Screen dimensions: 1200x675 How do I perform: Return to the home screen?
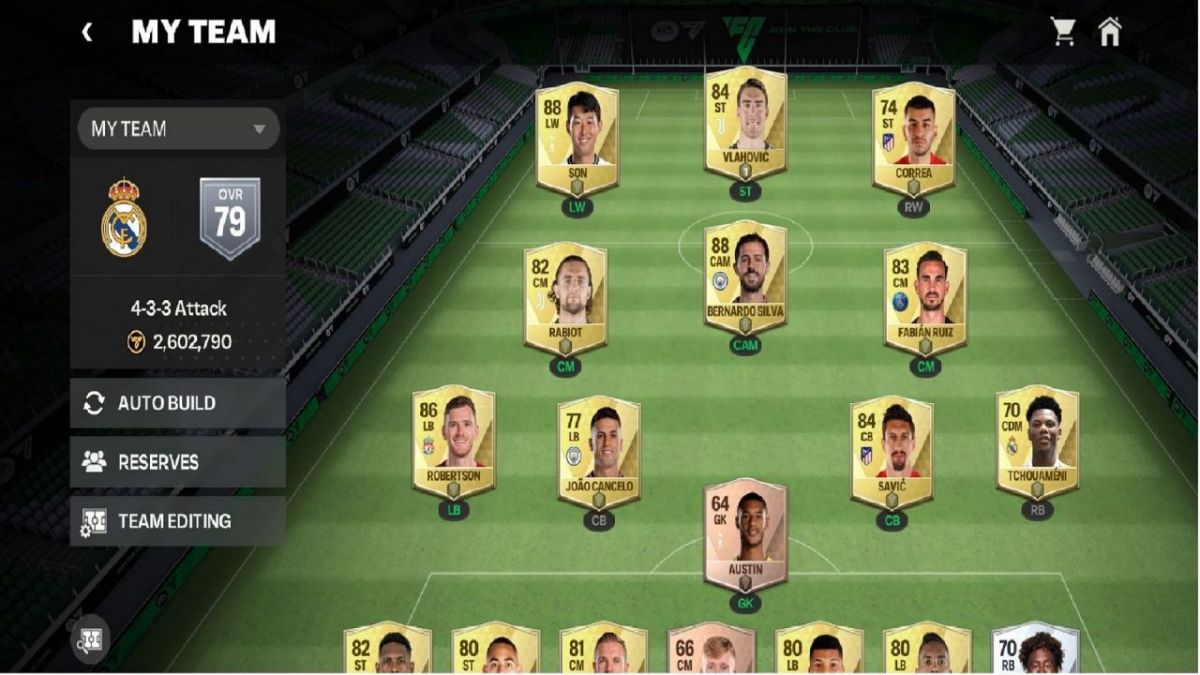[x=1110, y=32]
